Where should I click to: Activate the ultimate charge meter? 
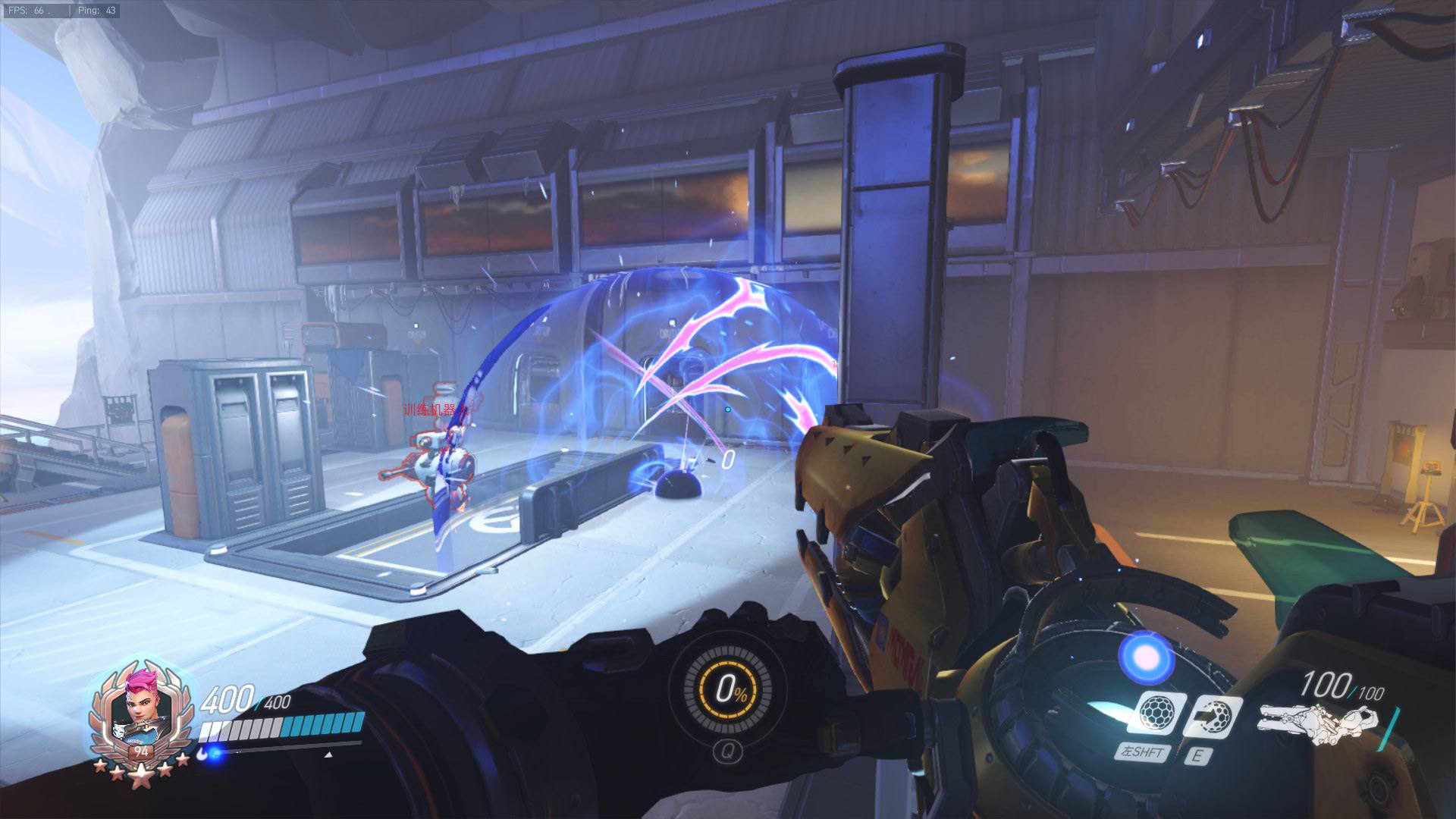727,689
